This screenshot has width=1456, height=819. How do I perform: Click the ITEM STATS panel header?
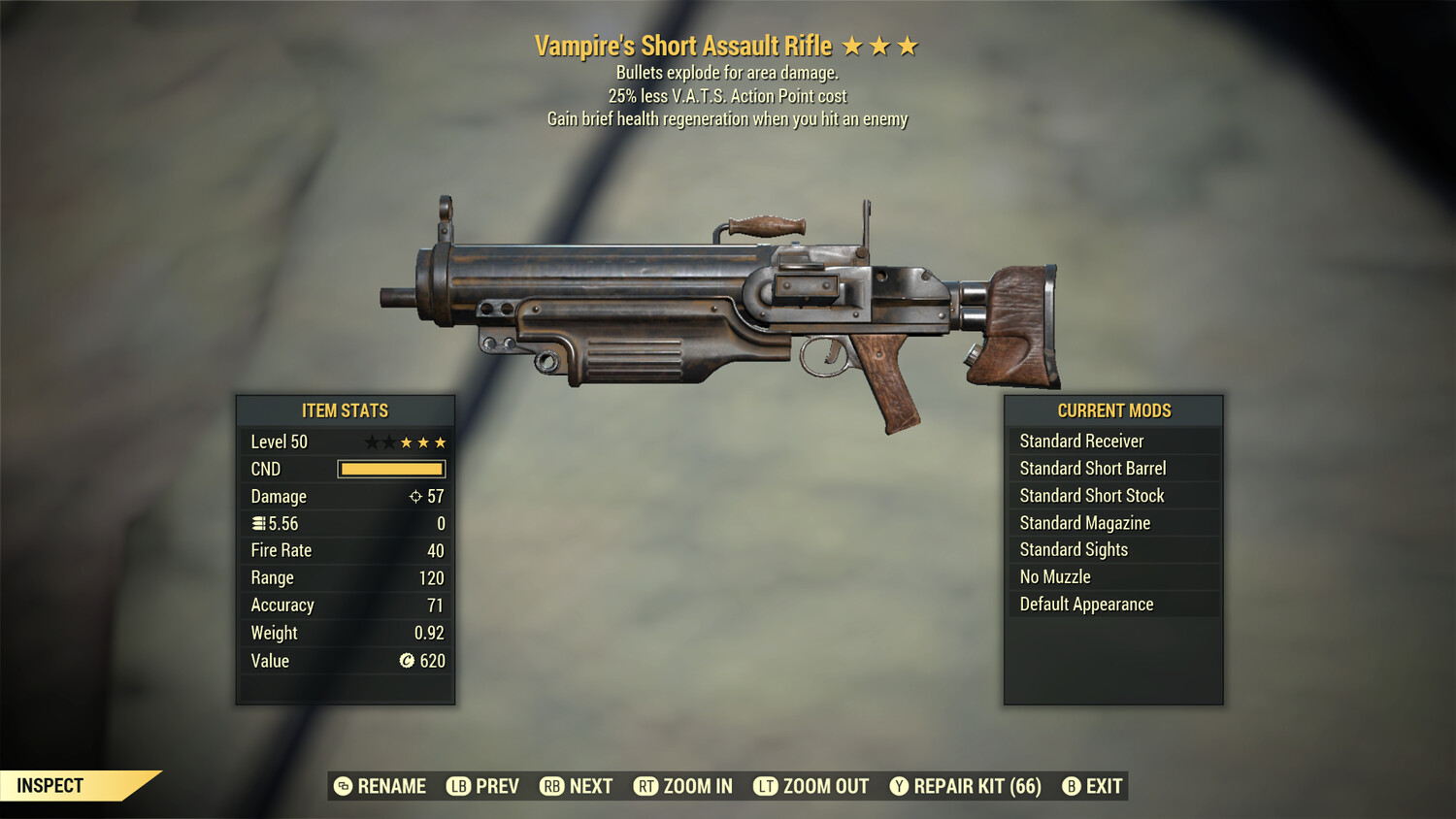tap(345, 410)
